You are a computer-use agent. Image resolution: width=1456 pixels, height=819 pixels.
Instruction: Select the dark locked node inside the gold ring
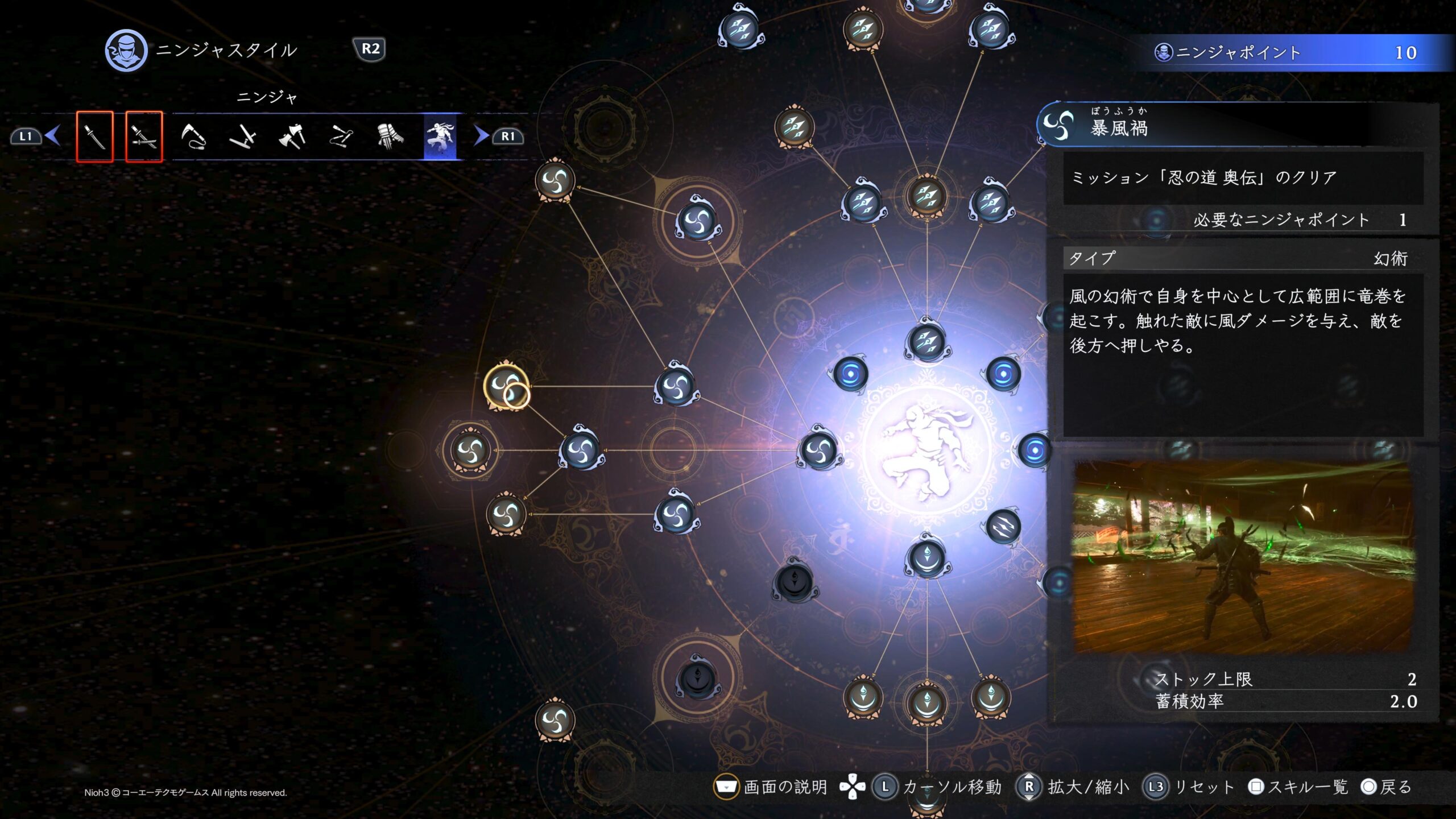pyautogui.click(x=697, y=678)
